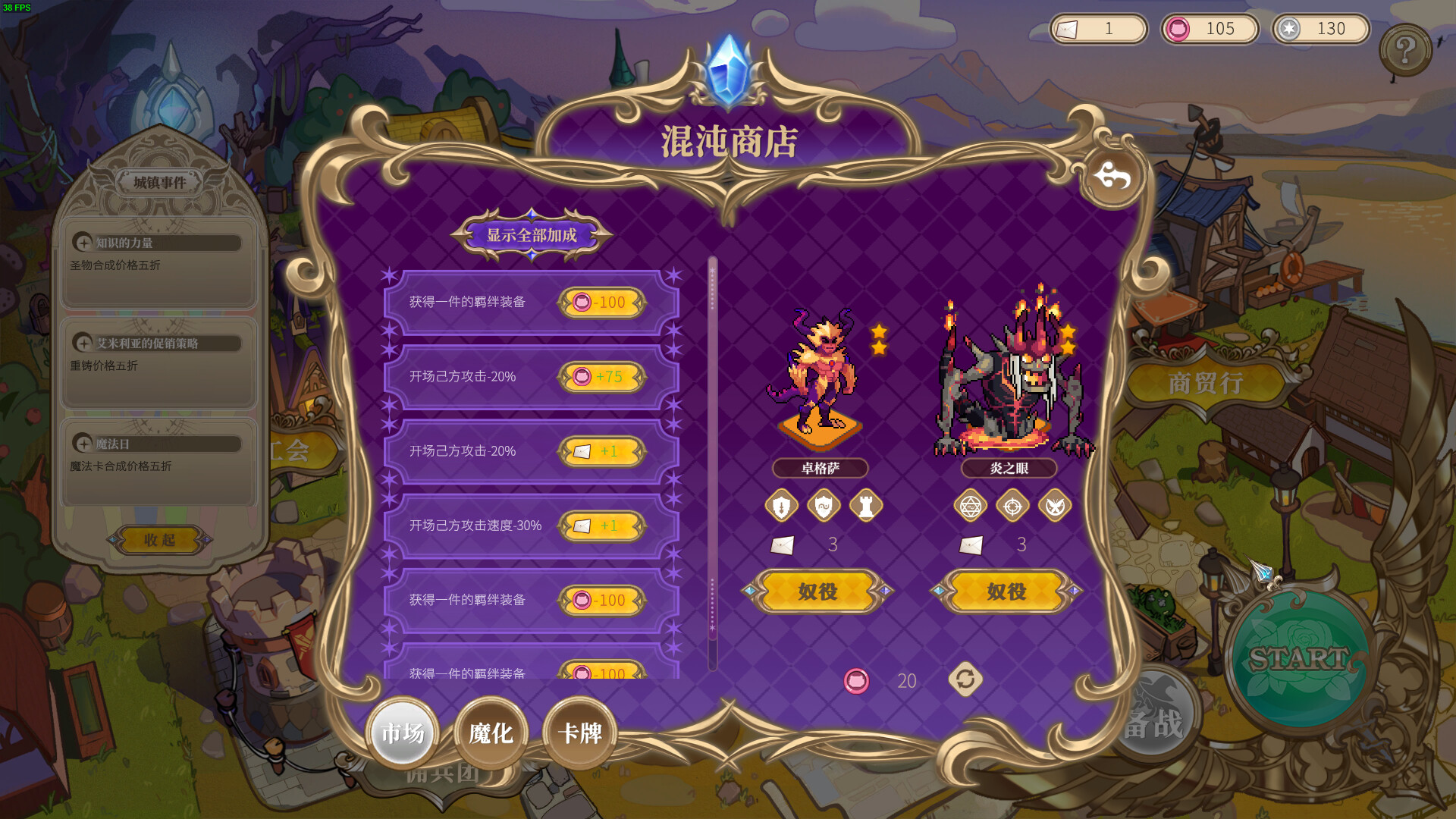
Task: Collapse the town events panel via 收起
Action: 158,541
